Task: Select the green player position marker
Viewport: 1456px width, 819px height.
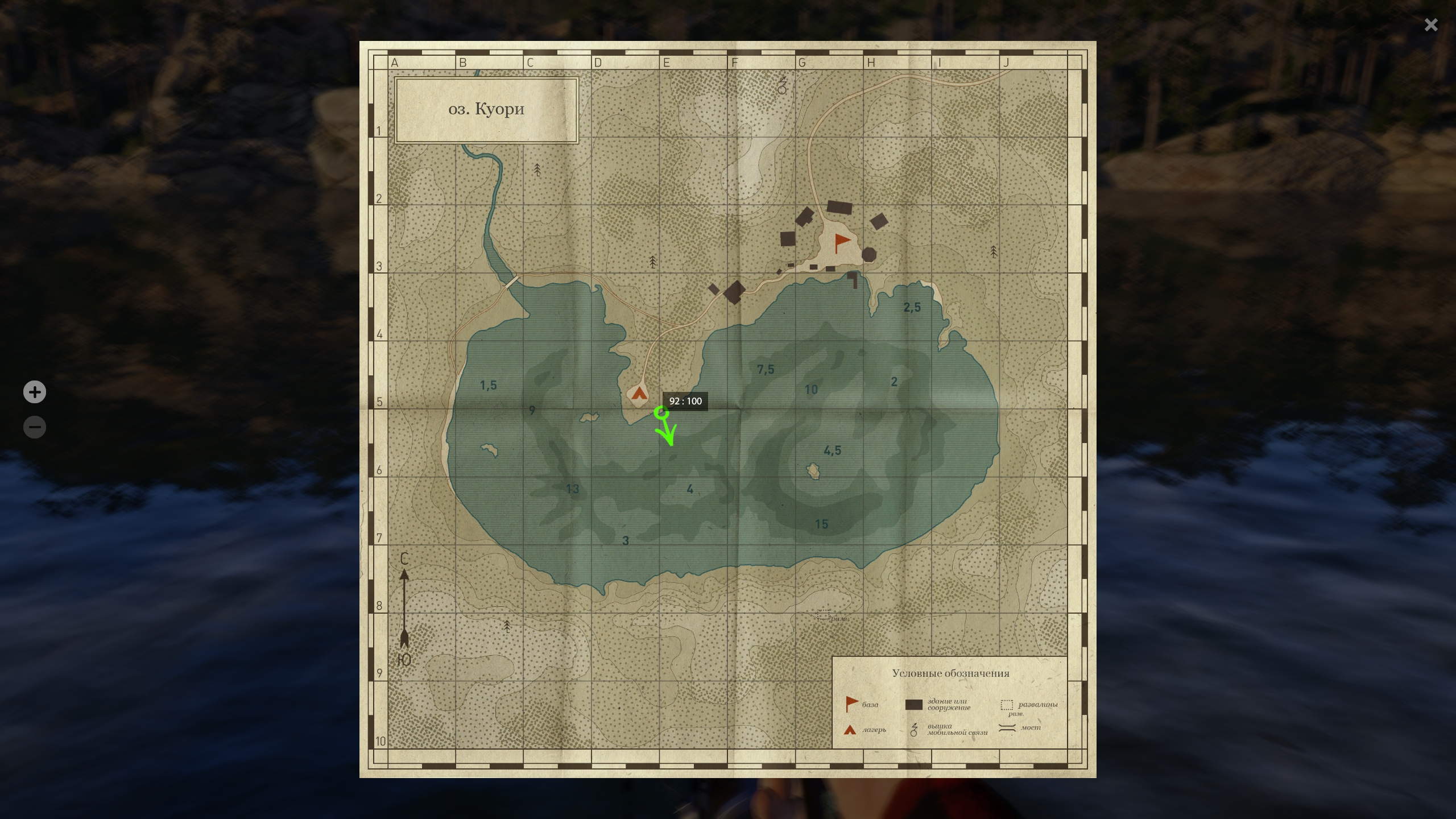Action: click(x=660, y=413)
